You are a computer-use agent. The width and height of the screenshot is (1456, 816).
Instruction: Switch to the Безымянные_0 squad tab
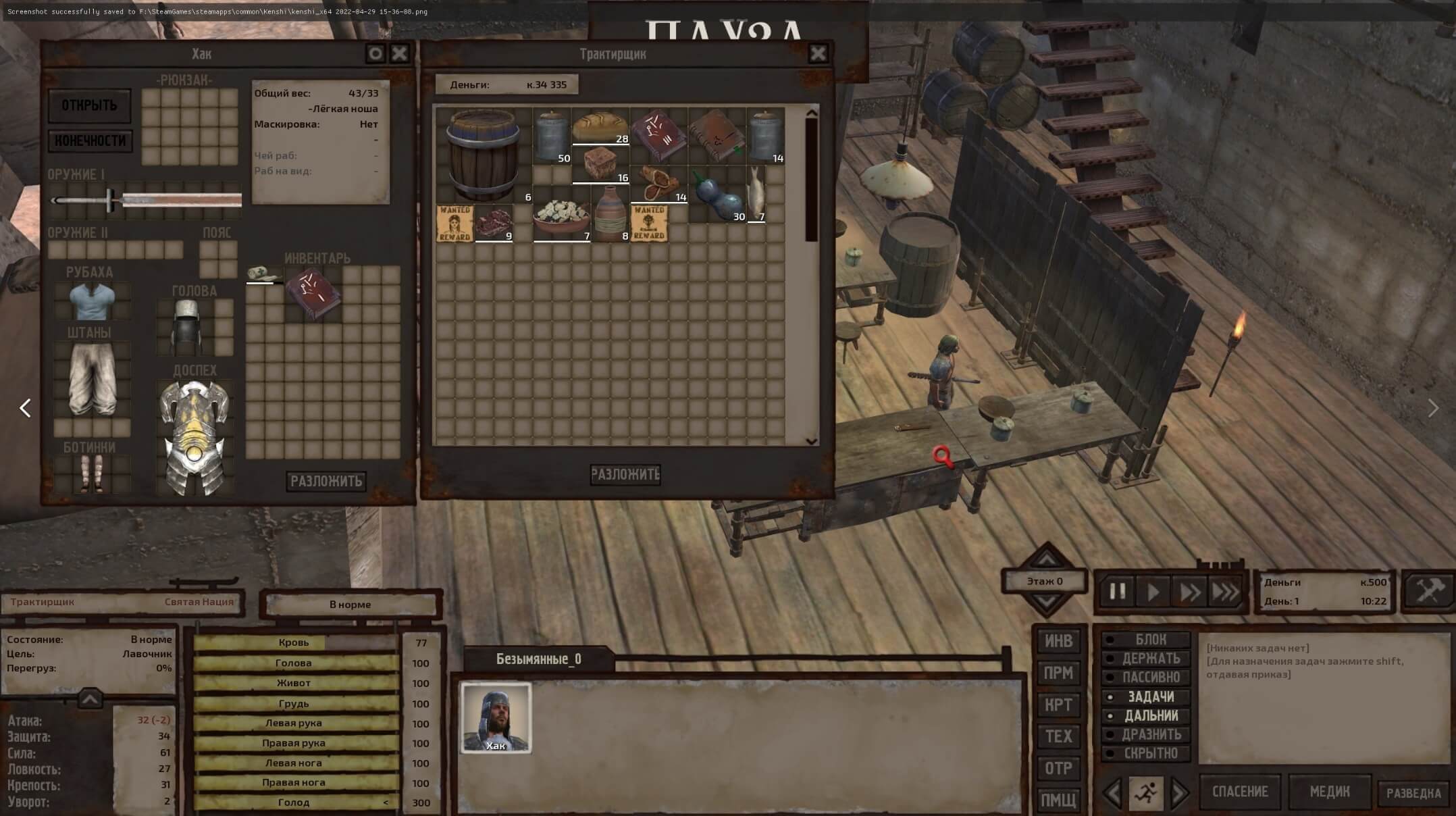pyautogui.click(x=538, y=659)
